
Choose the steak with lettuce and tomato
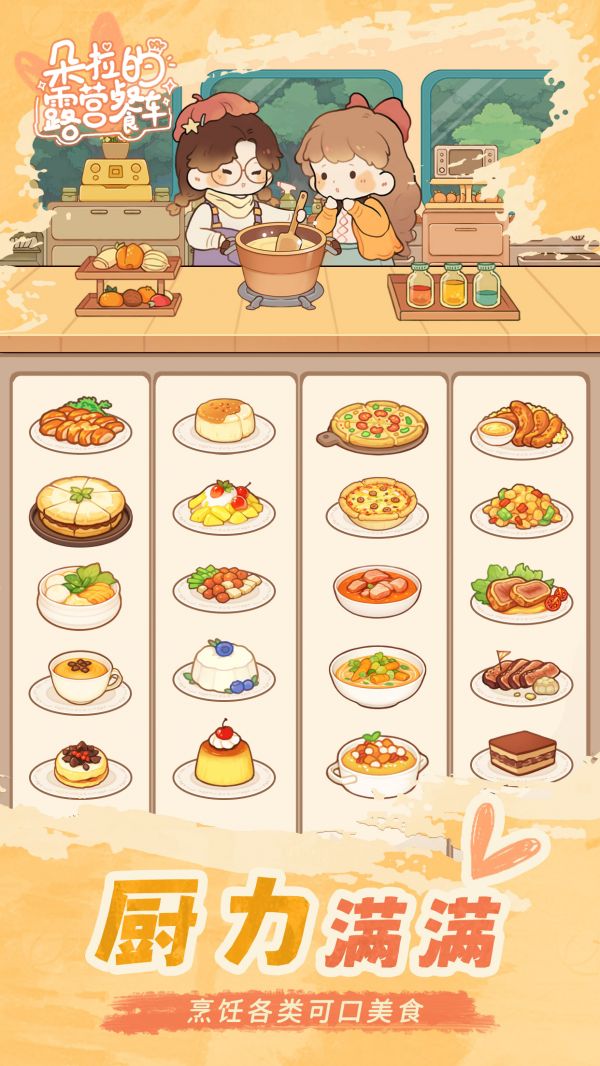[521, 593]
